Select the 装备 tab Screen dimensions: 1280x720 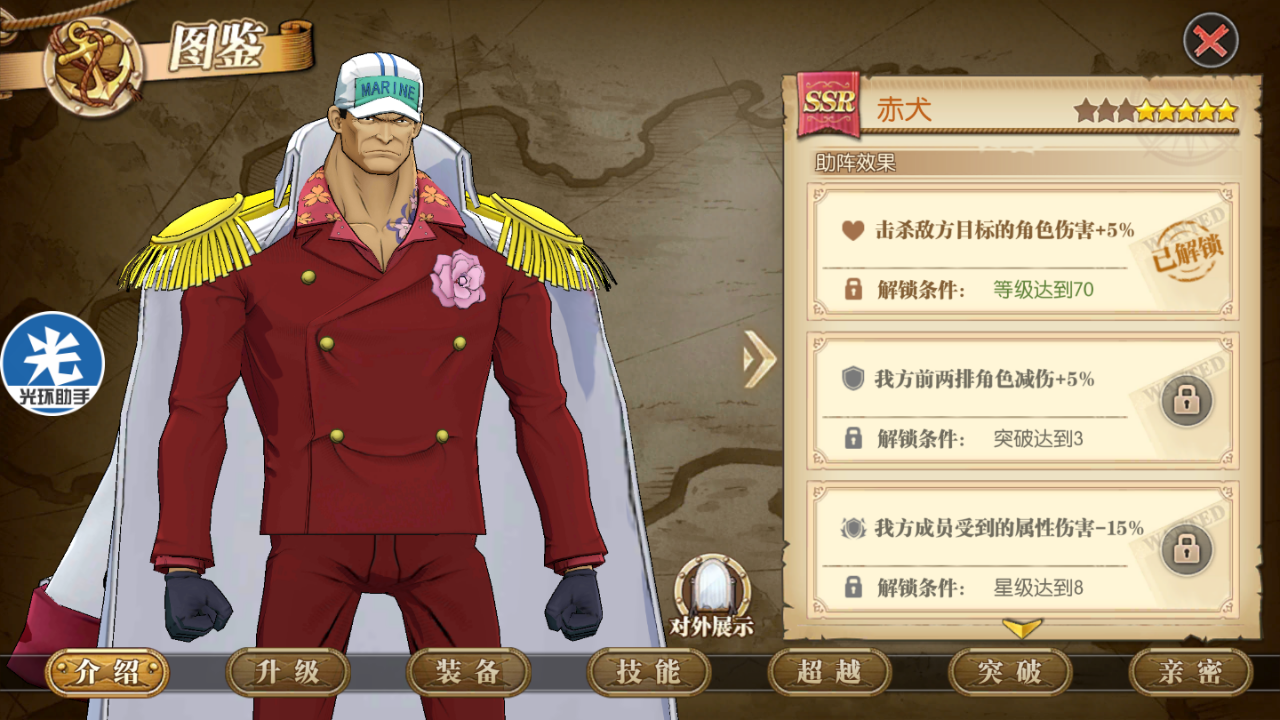(x=468, y=672)
